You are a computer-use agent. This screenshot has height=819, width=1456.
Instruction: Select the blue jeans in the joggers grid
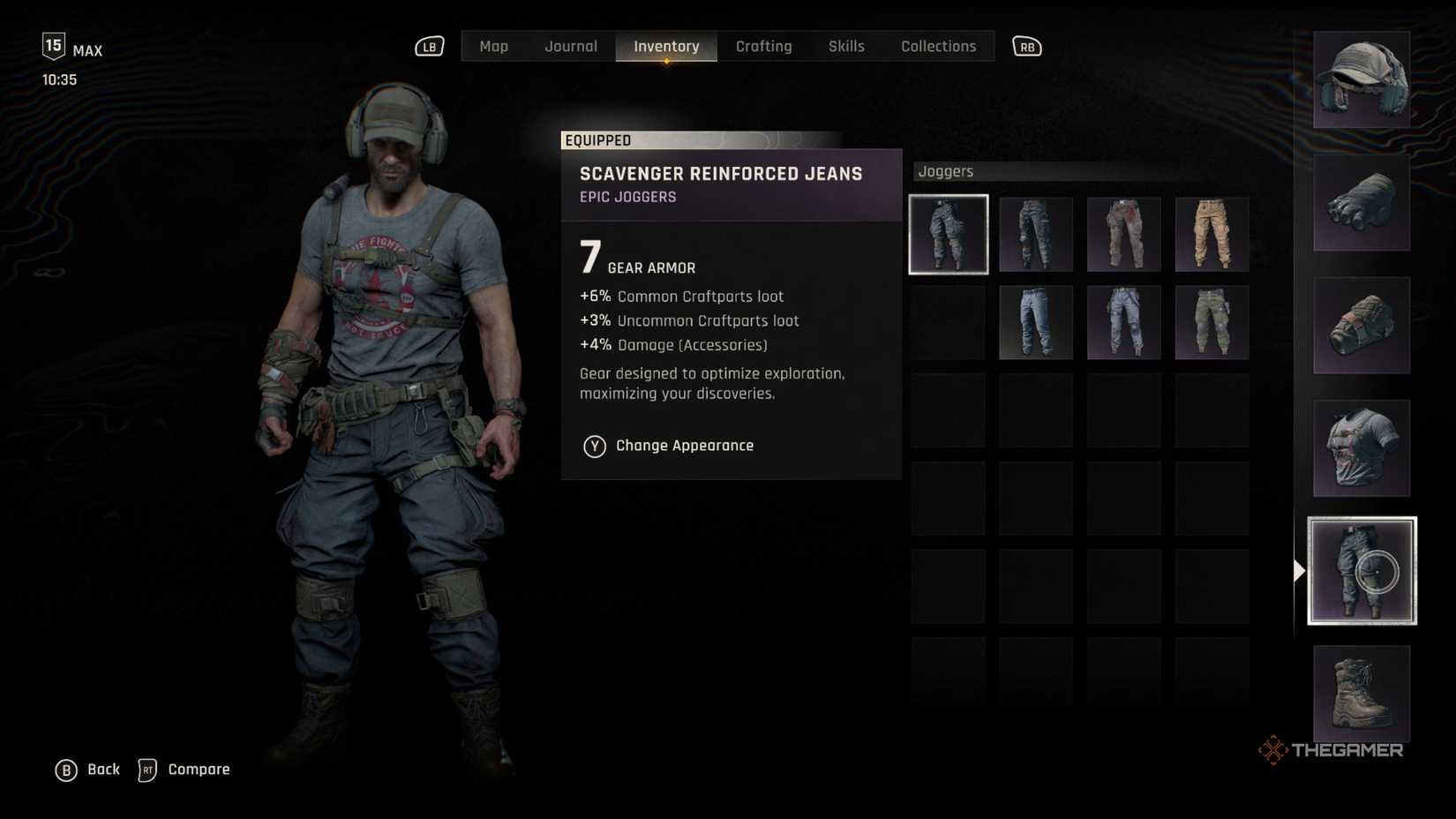tap(1036, 322)
